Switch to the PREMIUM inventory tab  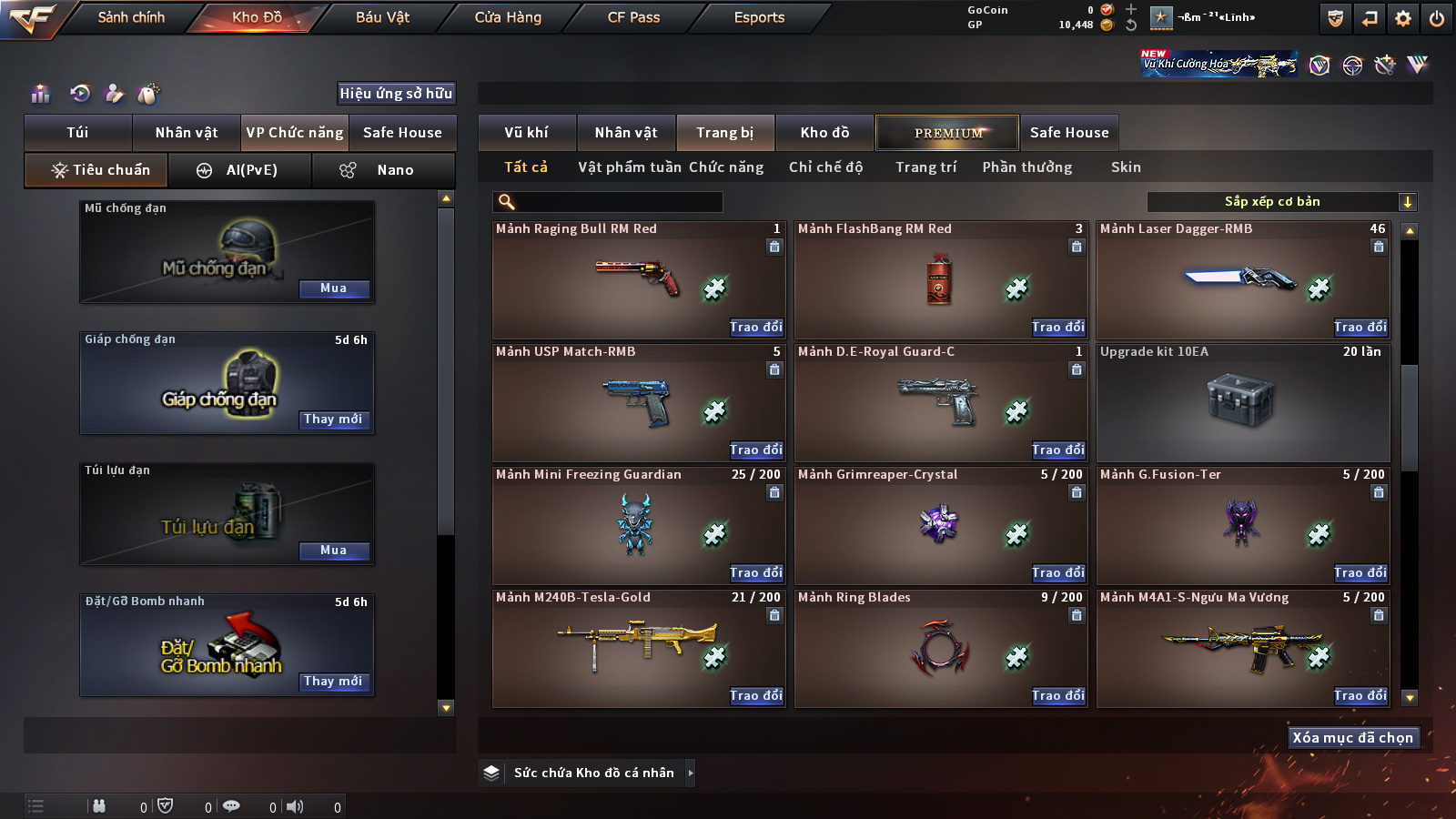click(947, 133)
